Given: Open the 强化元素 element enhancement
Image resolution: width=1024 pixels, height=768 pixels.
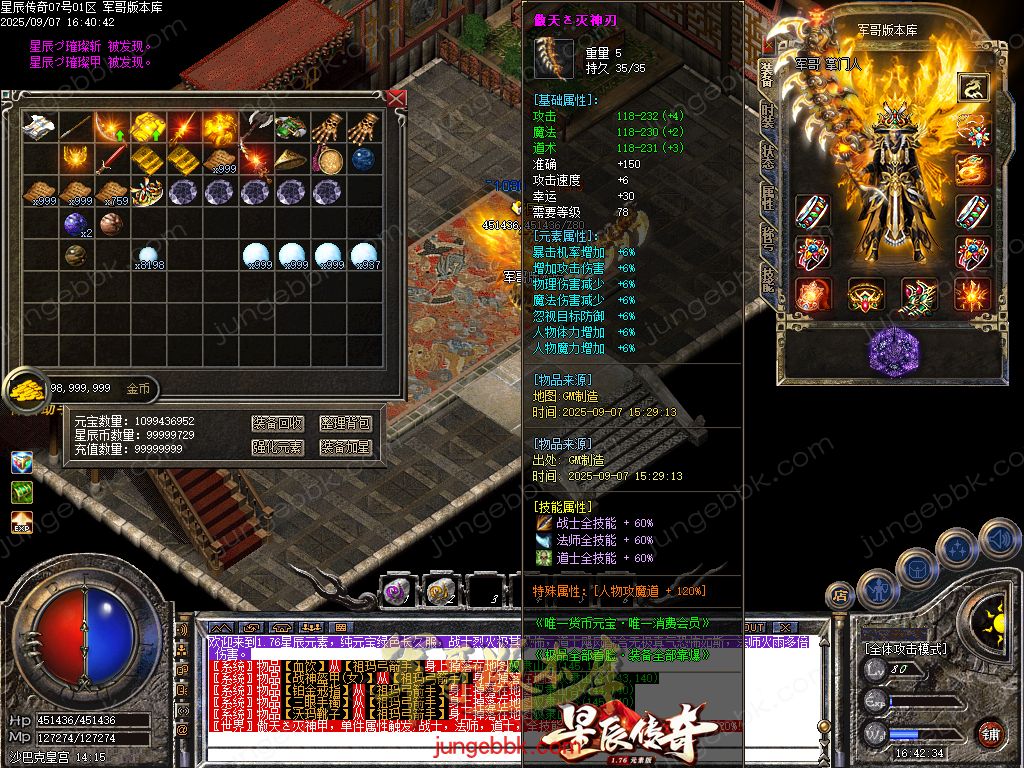Looking at the screenshot, I should 277,447.
